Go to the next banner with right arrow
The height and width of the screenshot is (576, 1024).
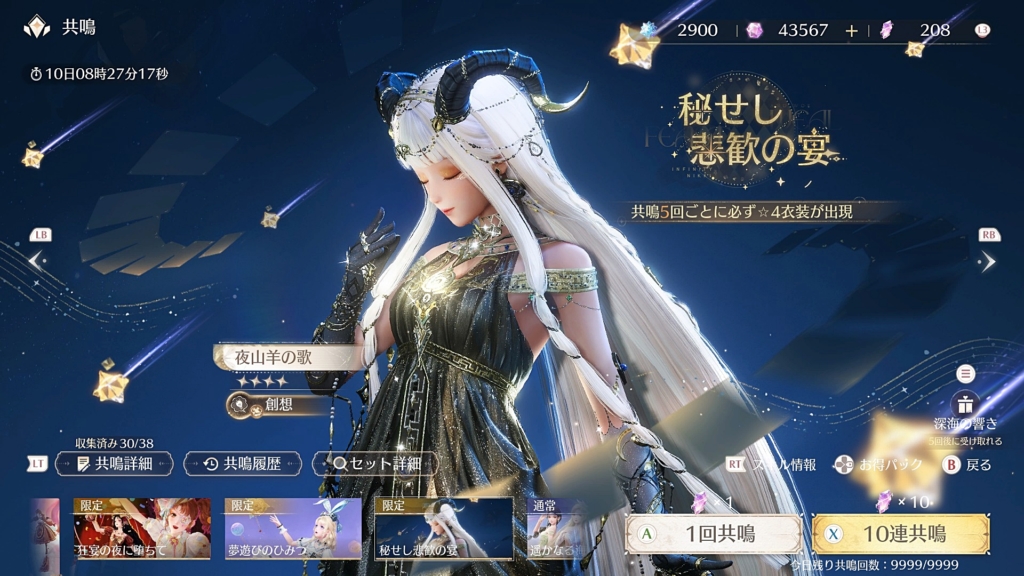(987, 261)
